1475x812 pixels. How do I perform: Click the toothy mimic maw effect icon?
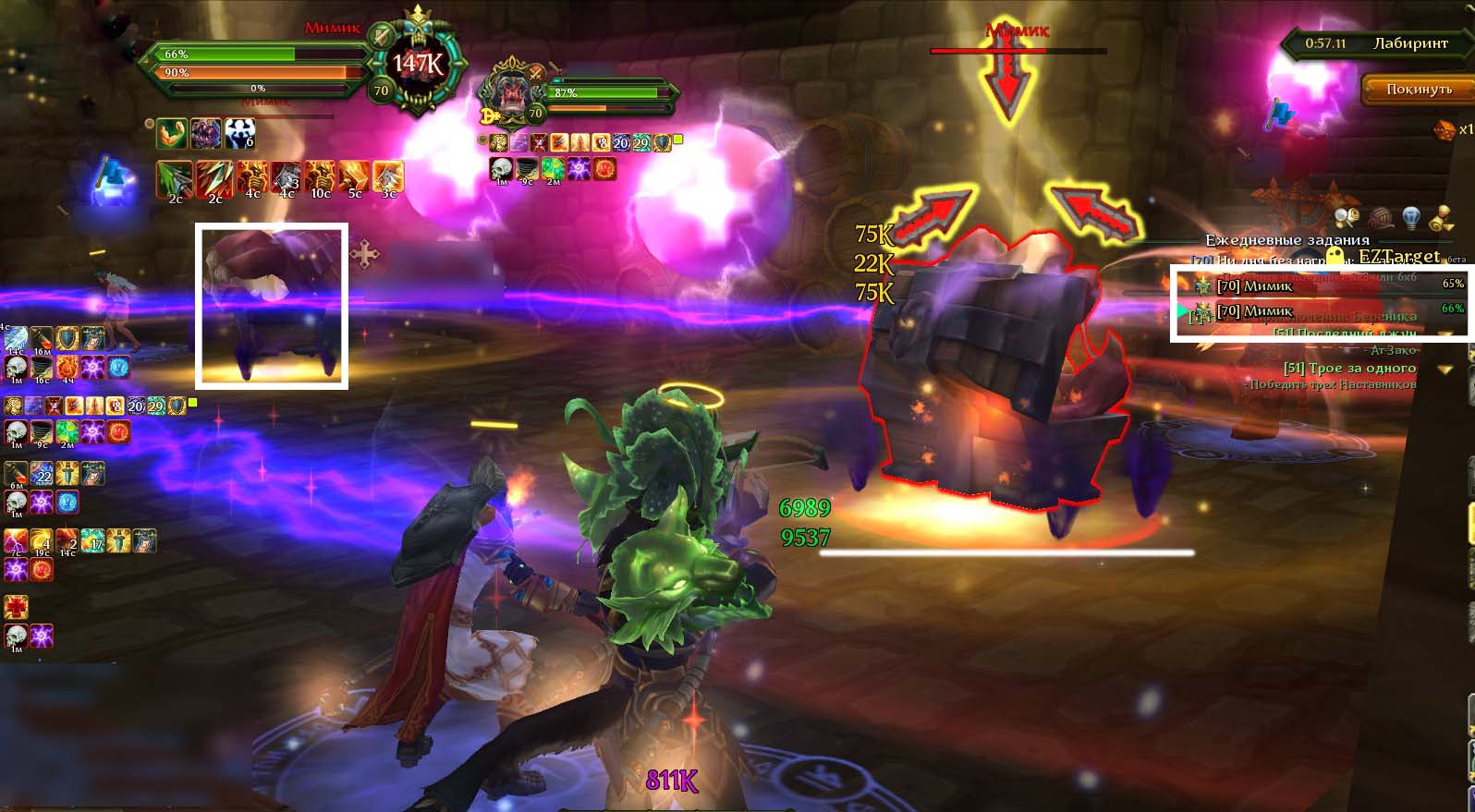tap(206, 134)
